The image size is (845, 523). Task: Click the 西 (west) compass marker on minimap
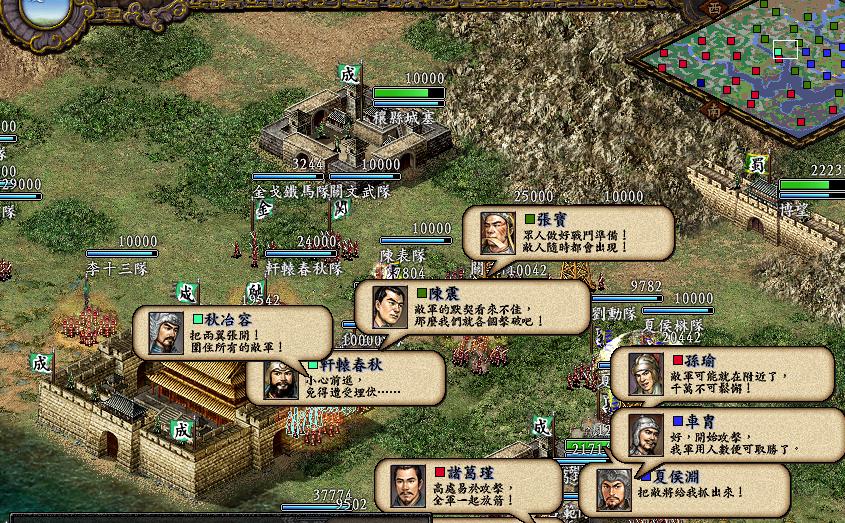(714, 6)
